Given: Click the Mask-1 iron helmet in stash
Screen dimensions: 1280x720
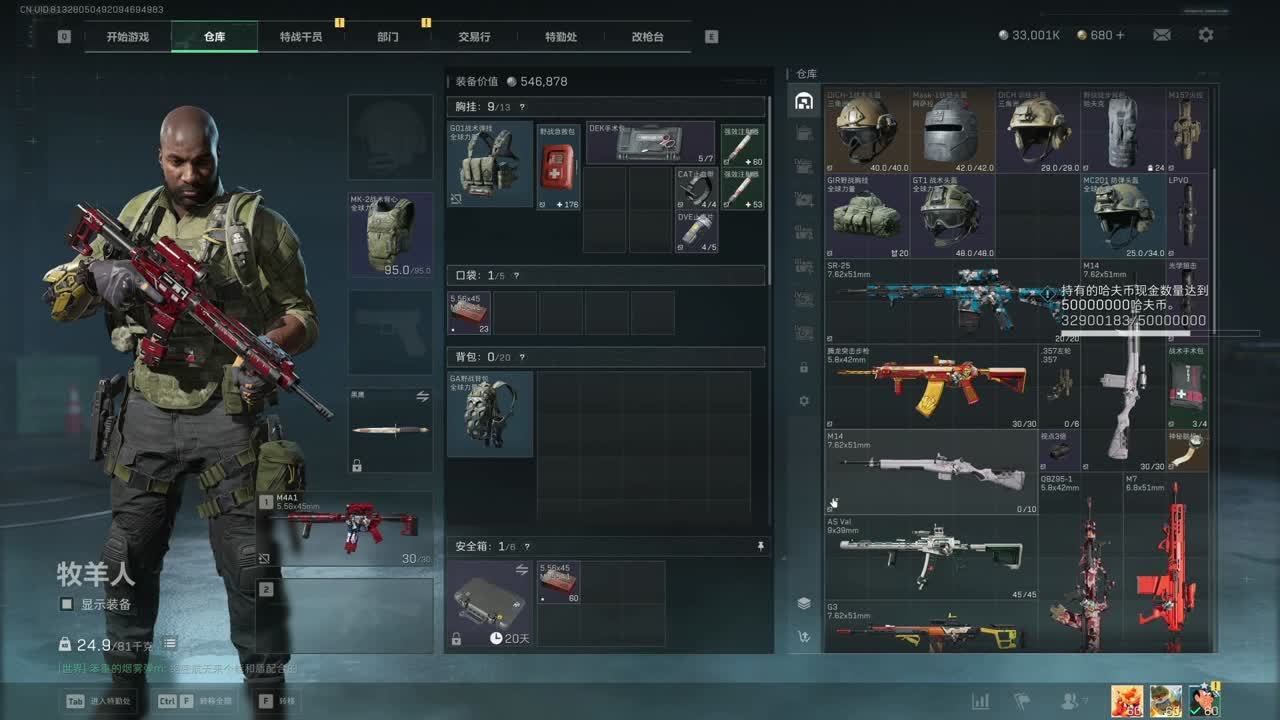Looking at the screenshot, I should tap(952, 130).
